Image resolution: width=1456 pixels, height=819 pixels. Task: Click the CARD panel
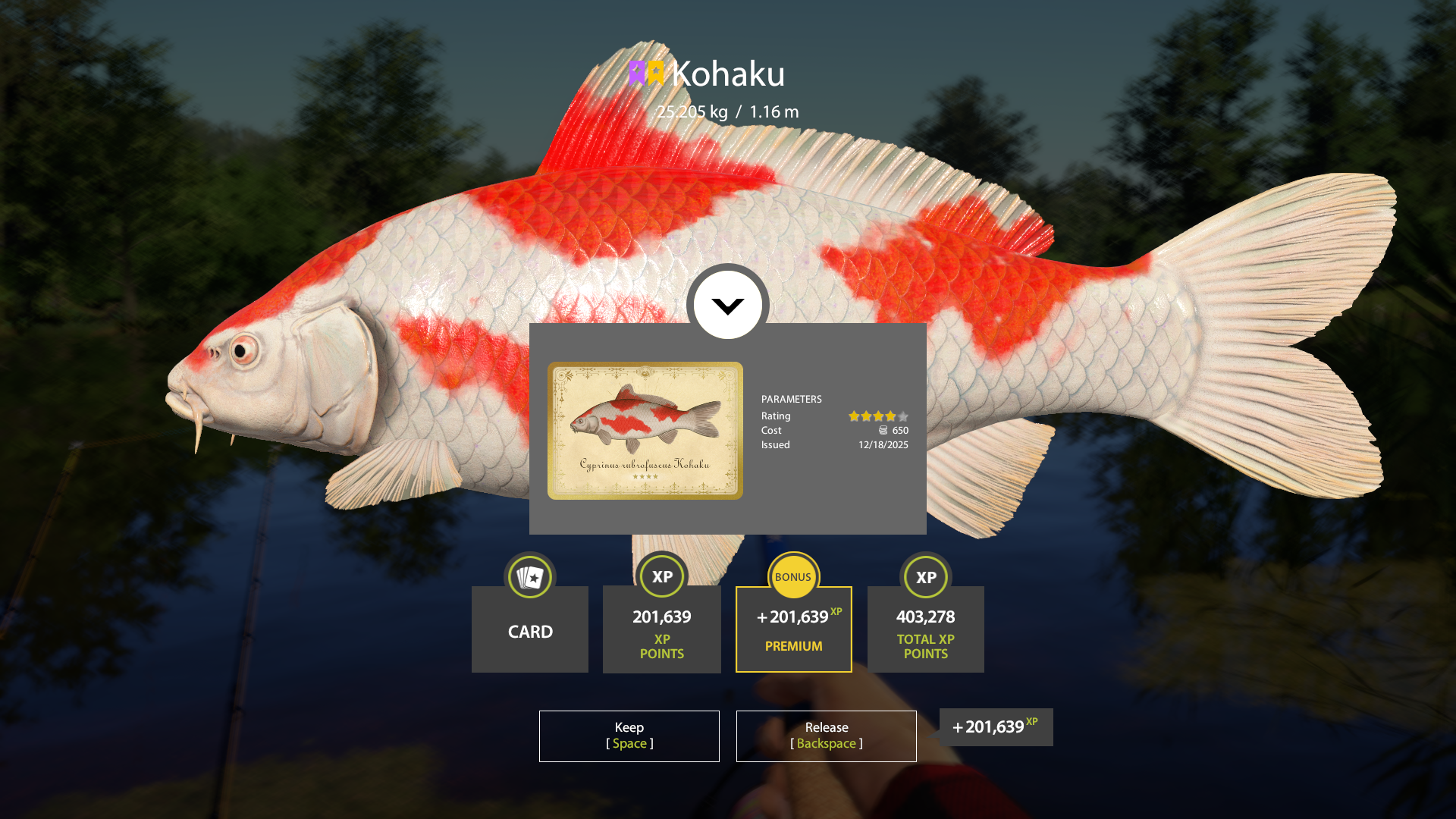pos(529,630)
